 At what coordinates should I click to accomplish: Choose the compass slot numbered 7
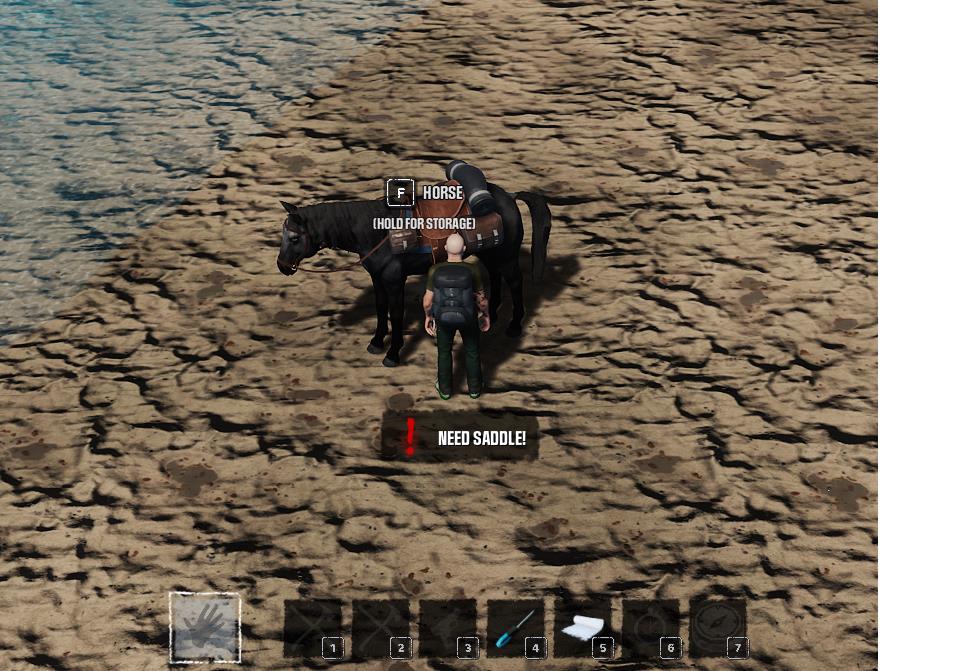click(718, 628)
